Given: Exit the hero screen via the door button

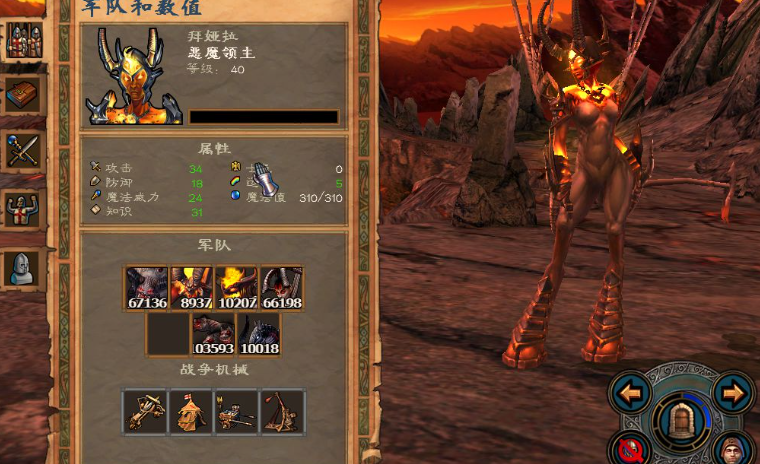Looking at the screenshot, I should click(682, 420).
